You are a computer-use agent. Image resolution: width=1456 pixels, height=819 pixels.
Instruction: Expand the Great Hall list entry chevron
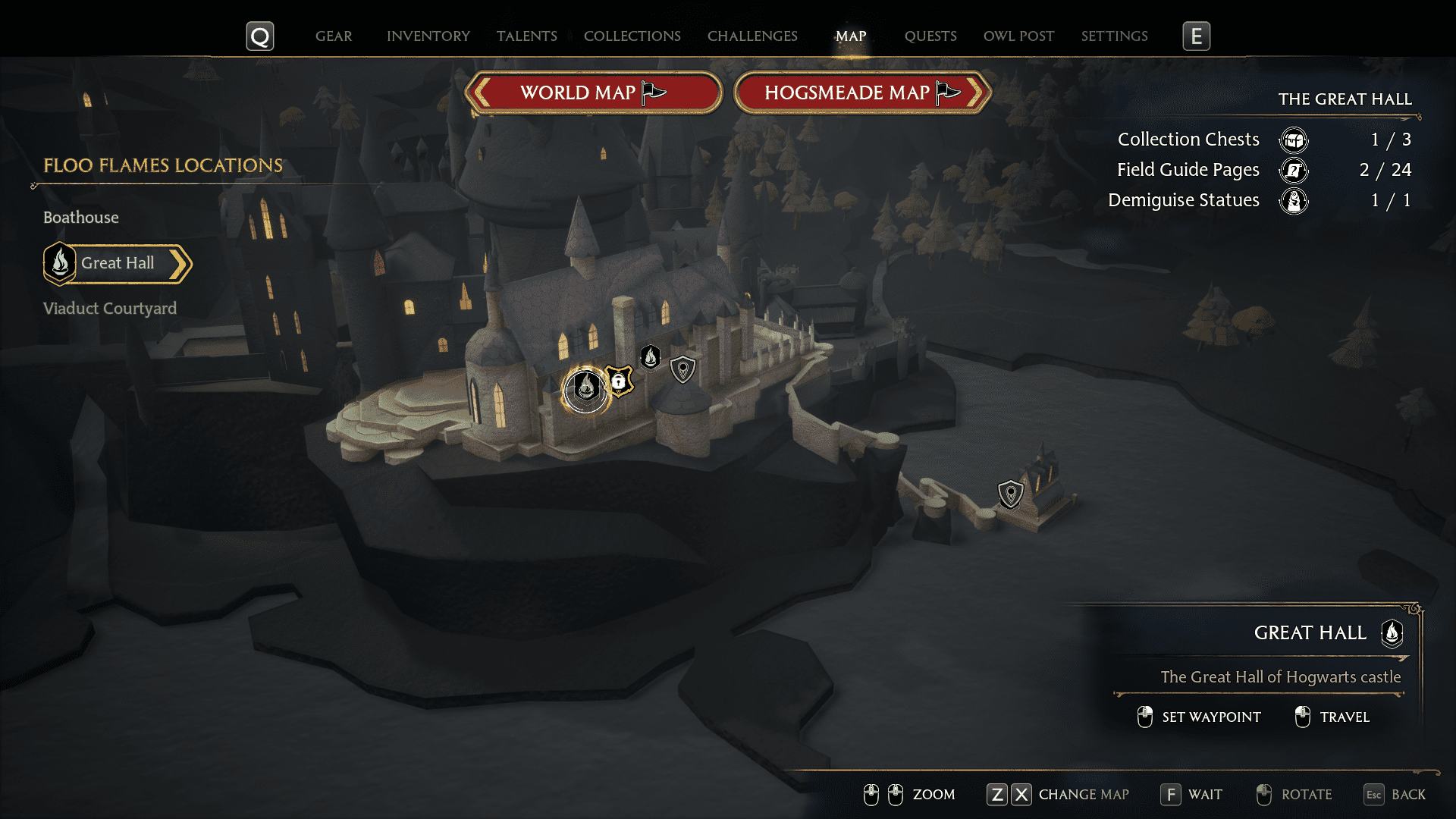180,264
